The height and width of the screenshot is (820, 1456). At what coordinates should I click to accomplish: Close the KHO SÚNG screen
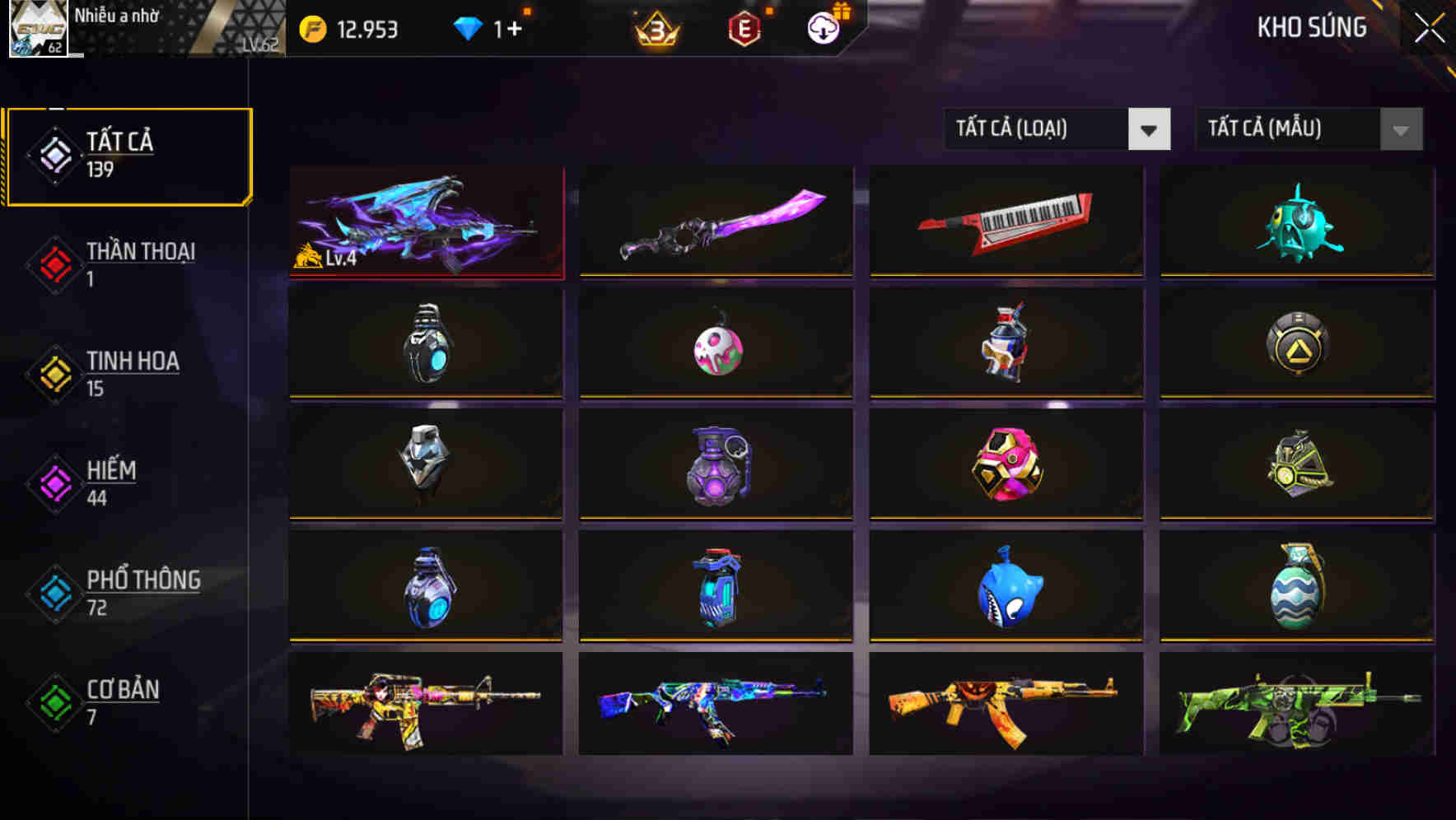1431,26
